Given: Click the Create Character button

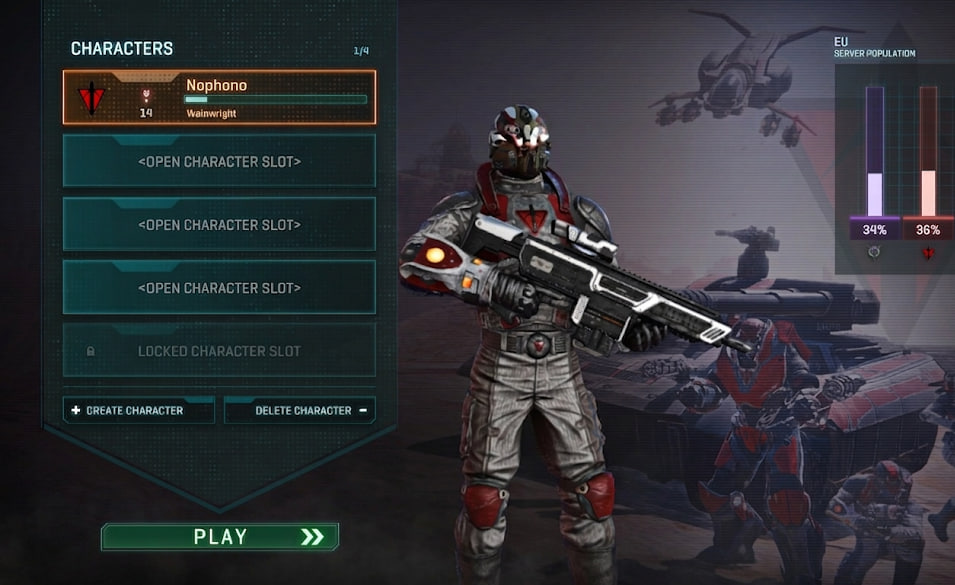Looking at the screenshot, I should (138, 410).
